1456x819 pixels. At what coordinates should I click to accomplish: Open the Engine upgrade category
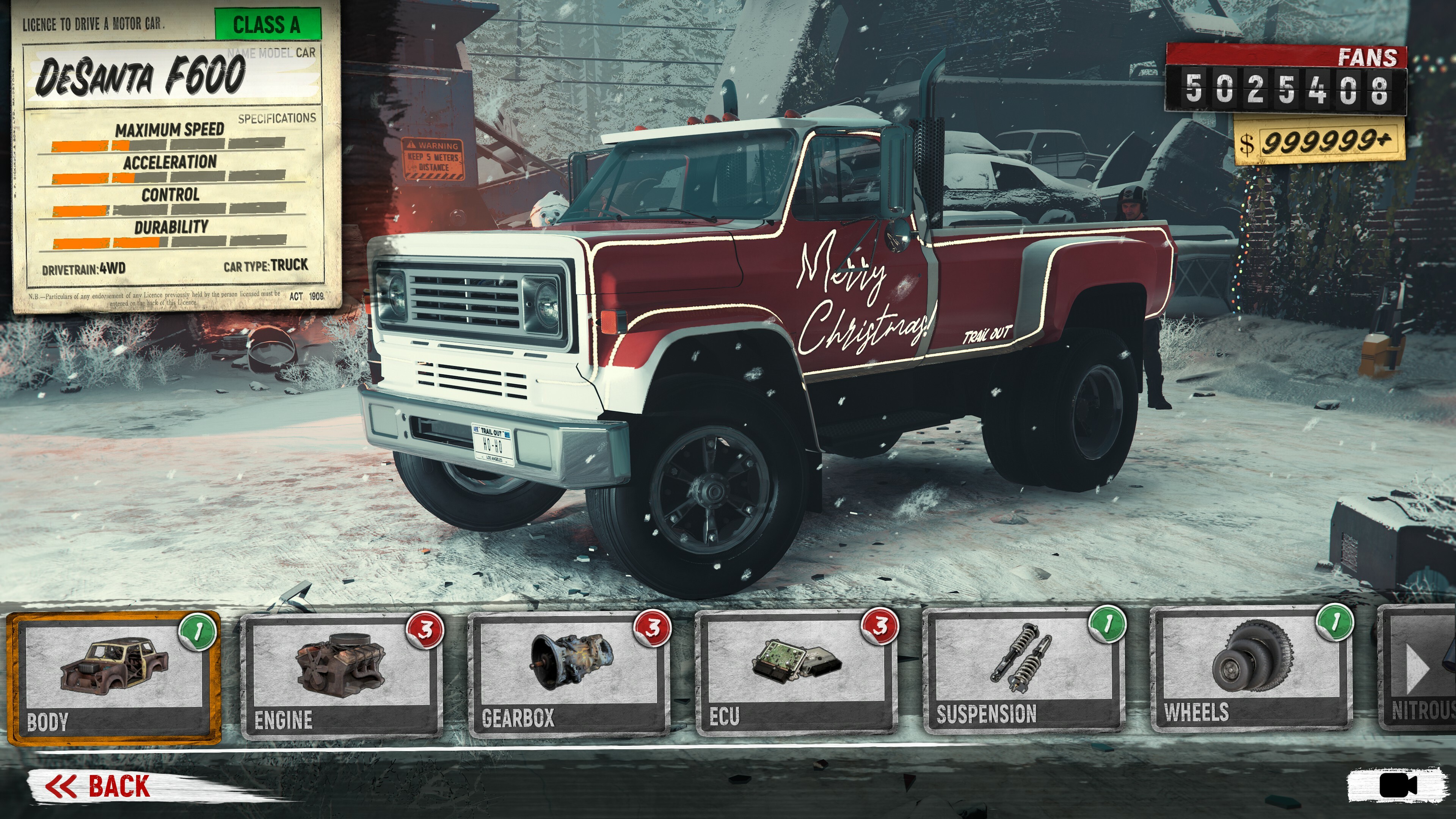point(341,675)
